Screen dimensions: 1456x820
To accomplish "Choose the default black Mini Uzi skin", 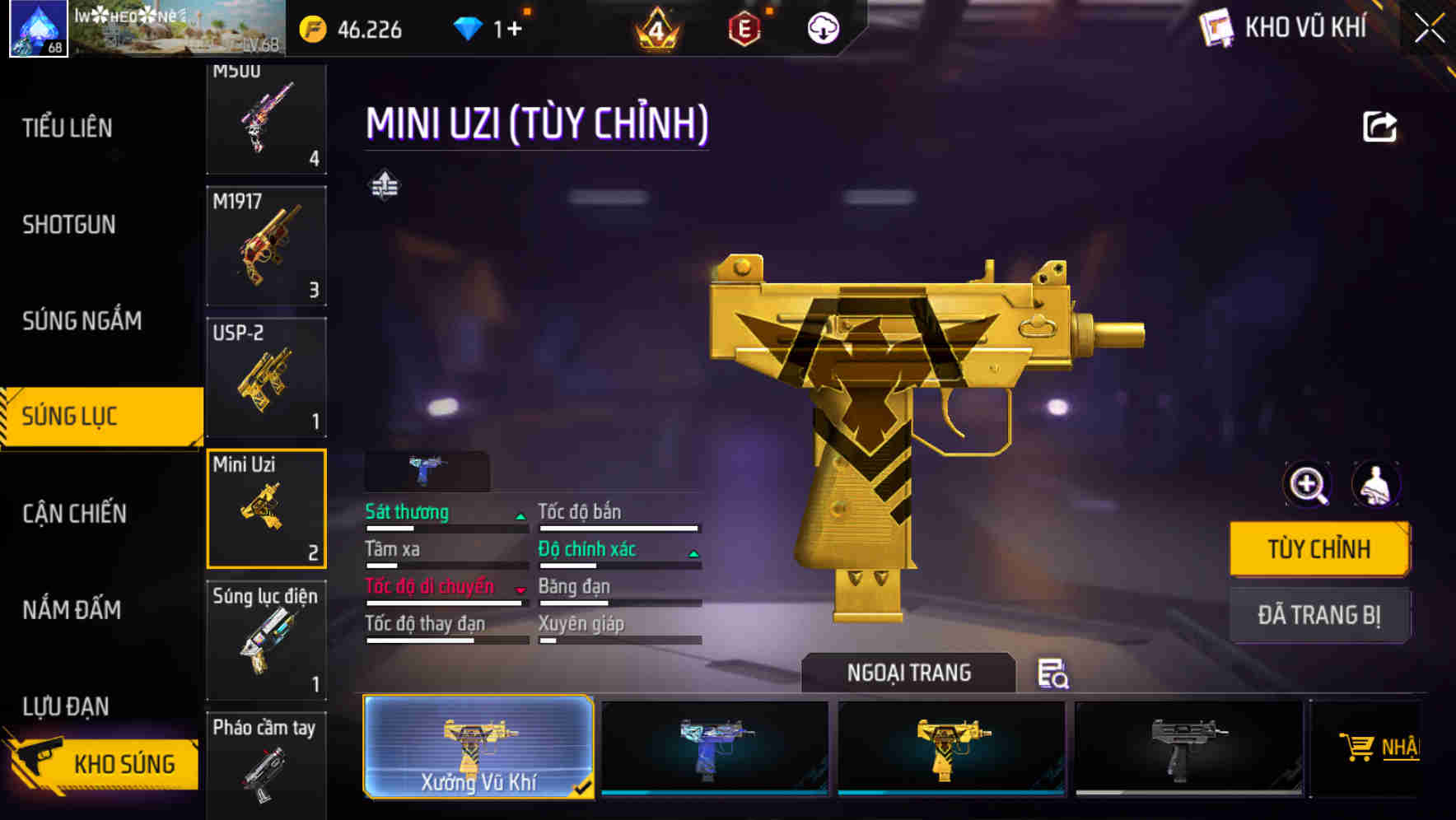I will (x=1189, y=747).
